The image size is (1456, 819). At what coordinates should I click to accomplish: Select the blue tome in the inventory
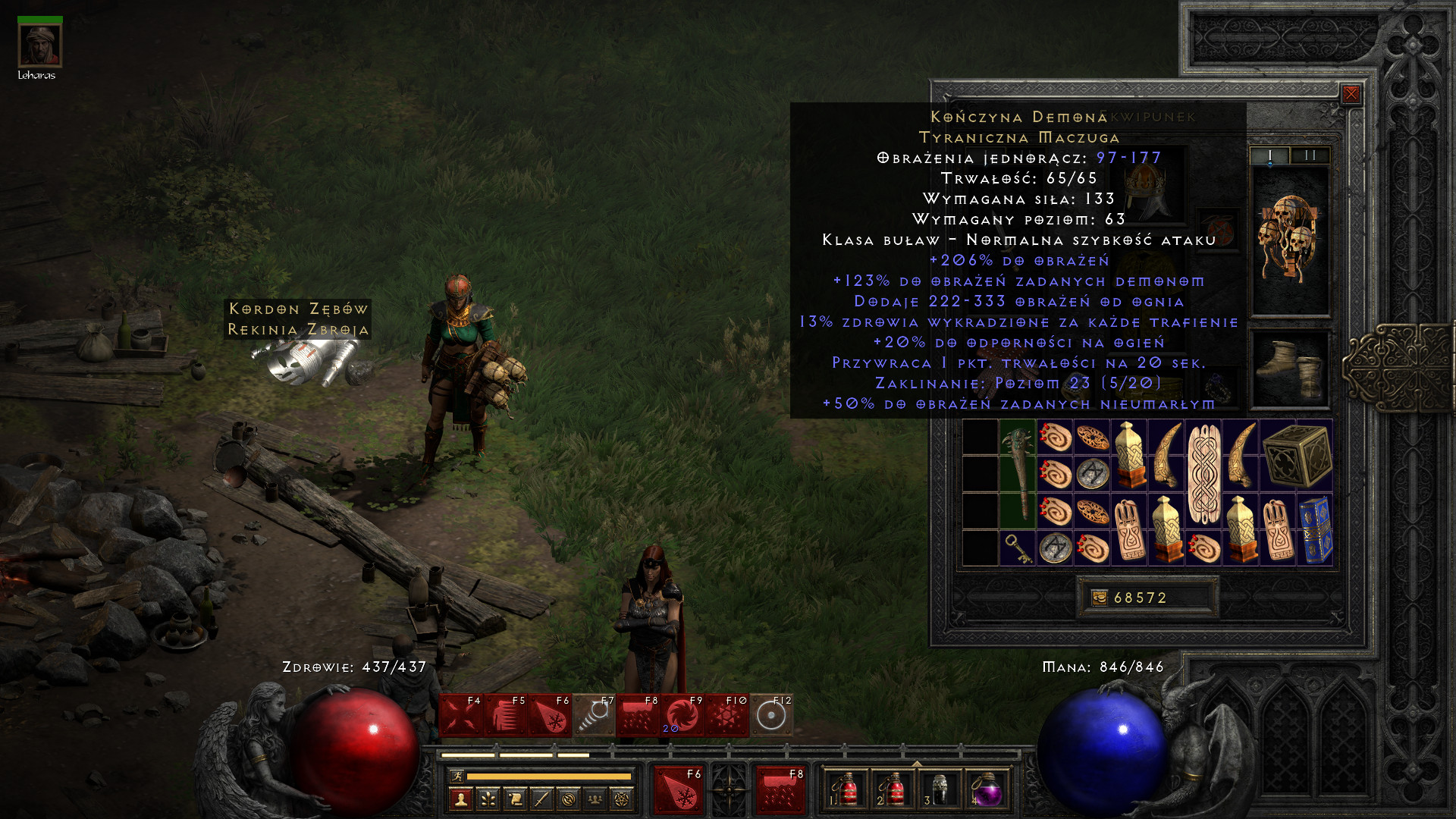(x=1315, y=529)
